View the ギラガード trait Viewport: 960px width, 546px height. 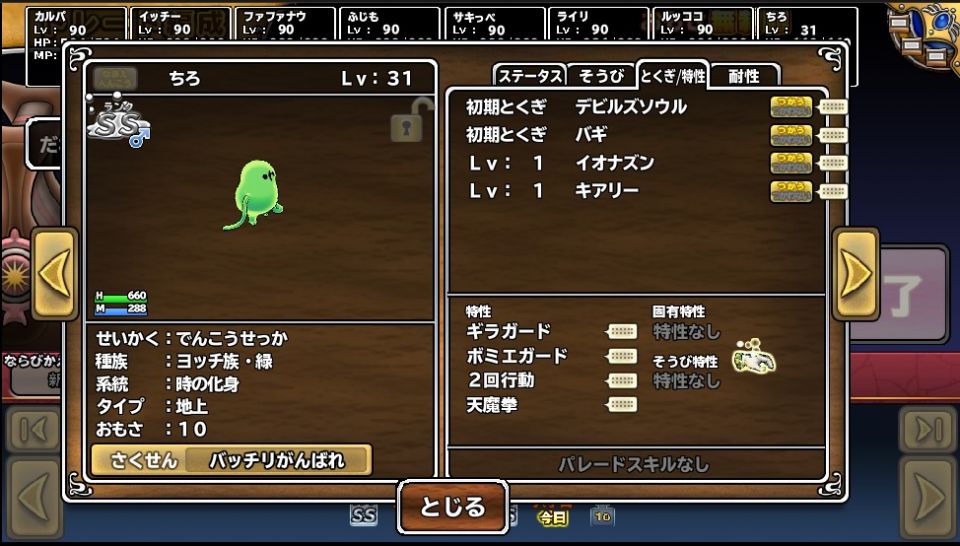pos(509,332)
